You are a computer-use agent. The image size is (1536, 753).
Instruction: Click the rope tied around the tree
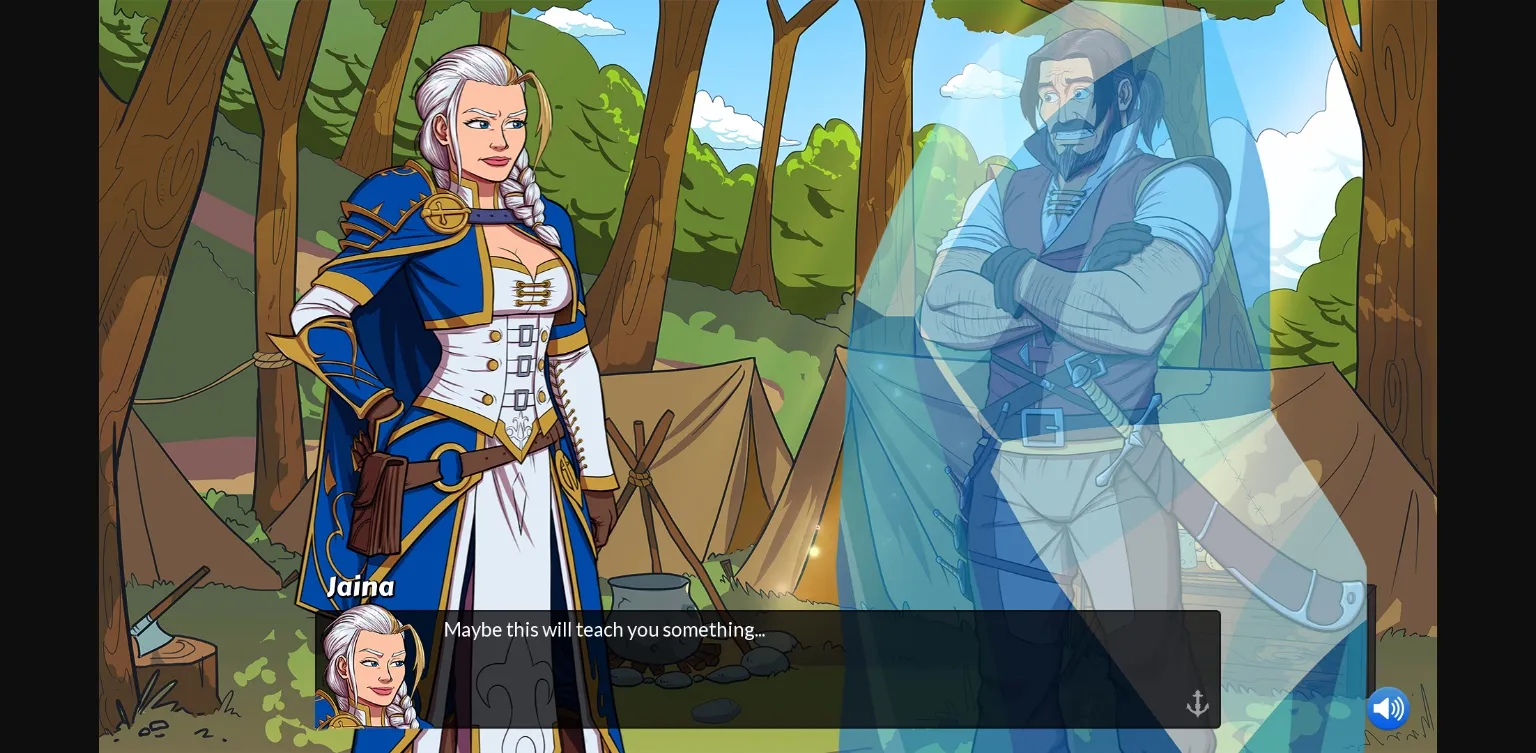pos(268,358)
